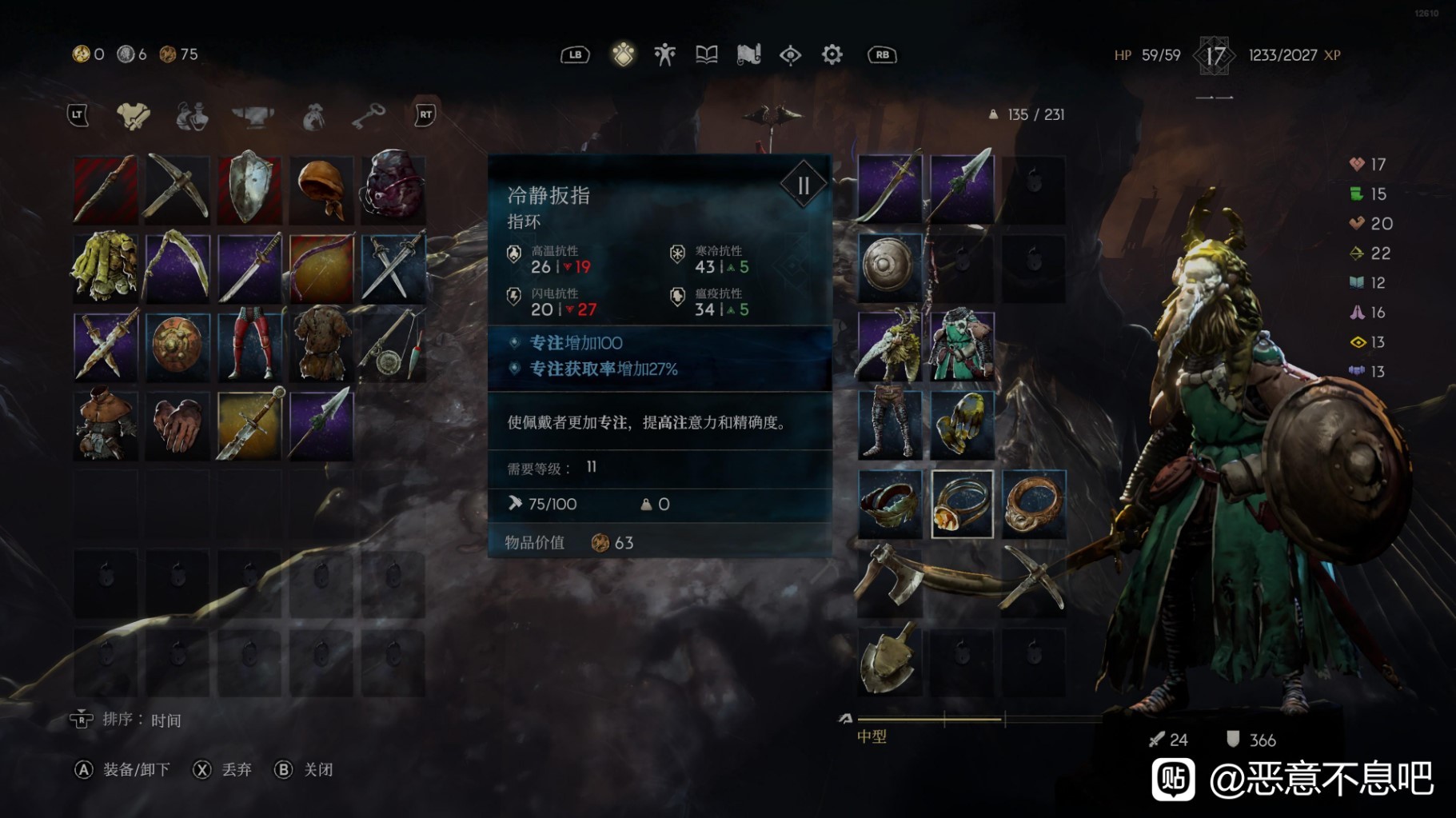Pick the orange bow inventory slot
The height and width of the screenshot is (818, 1456).
coord(321,268)
